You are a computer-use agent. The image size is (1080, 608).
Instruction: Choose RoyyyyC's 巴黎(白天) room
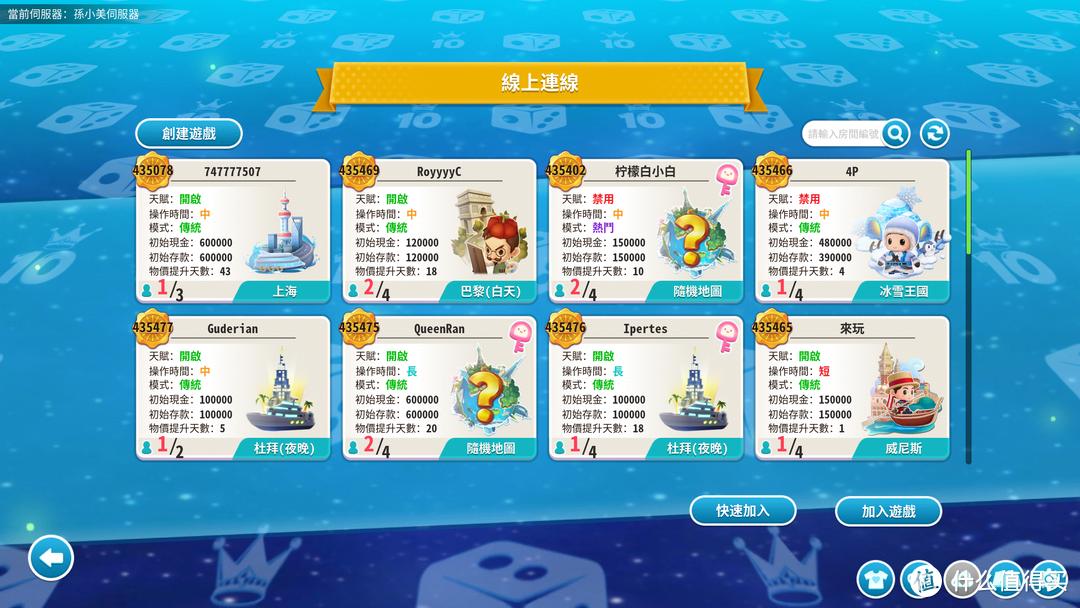pos(439,231)
